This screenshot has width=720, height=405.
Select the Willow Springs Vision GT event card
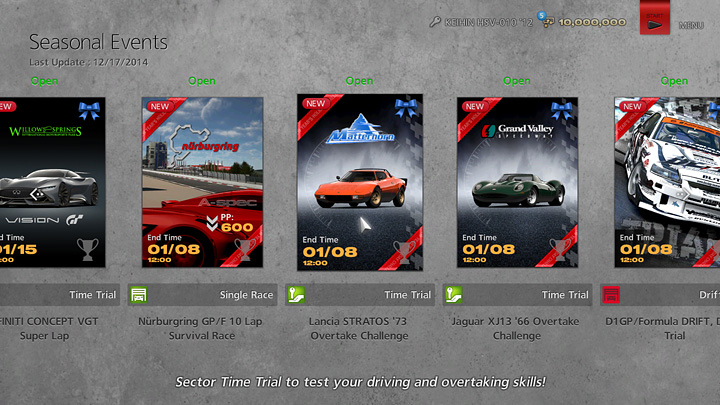(x=52, y=182)
